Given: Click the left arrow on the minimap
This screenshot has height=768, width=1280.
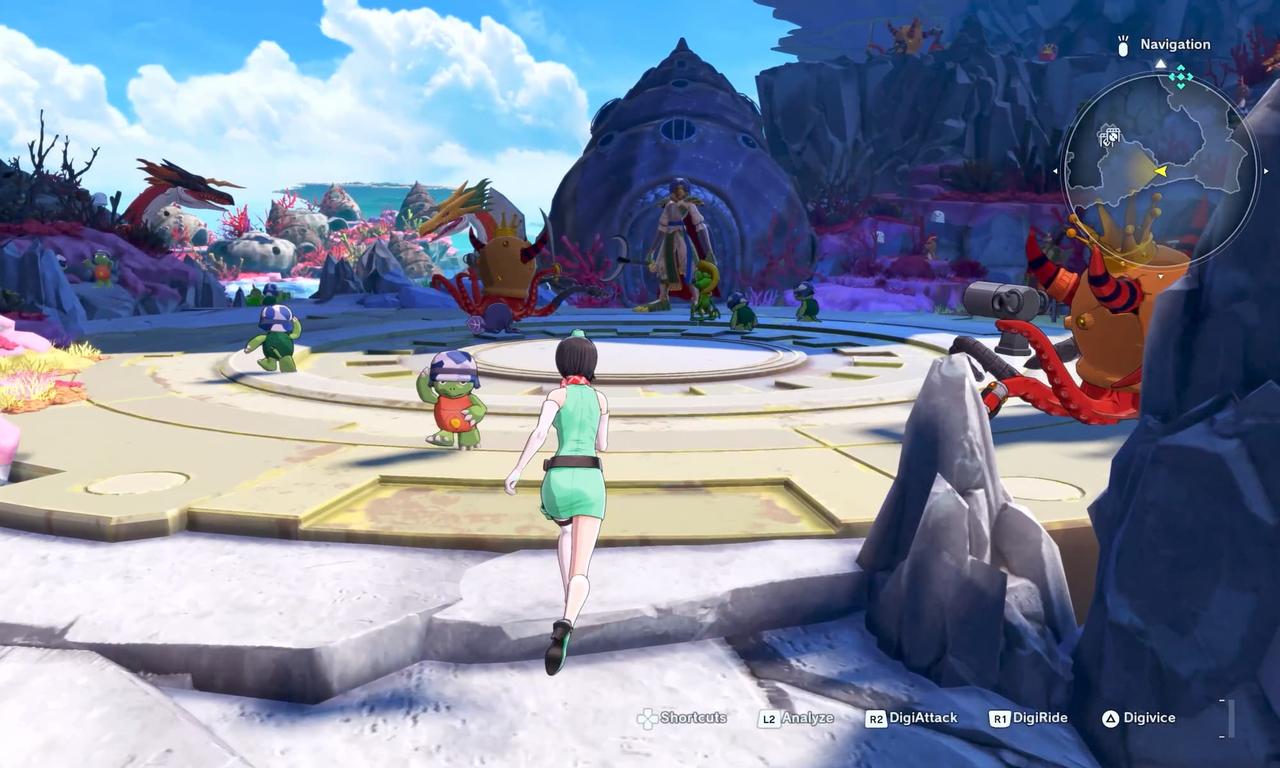Looking at the screenshot, I should click(1056, 170).
